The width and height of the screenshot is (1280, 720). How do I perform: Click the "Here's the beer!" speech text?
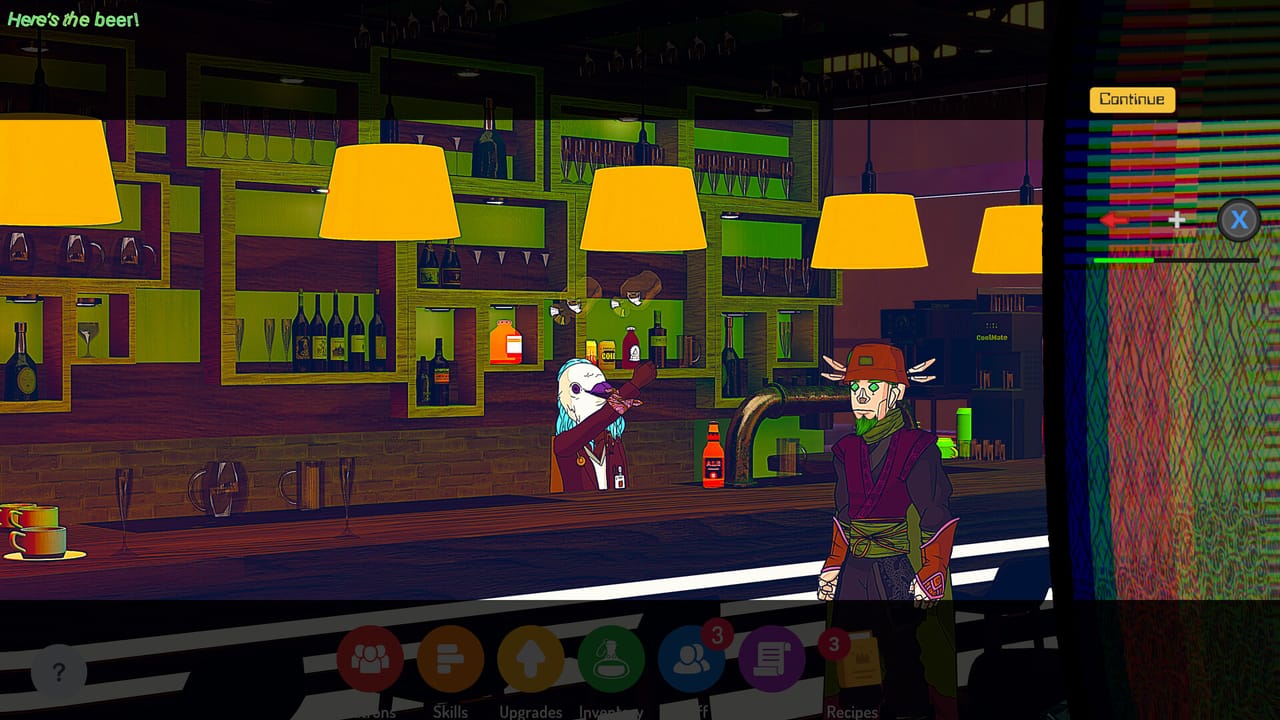tap(72, 17)
